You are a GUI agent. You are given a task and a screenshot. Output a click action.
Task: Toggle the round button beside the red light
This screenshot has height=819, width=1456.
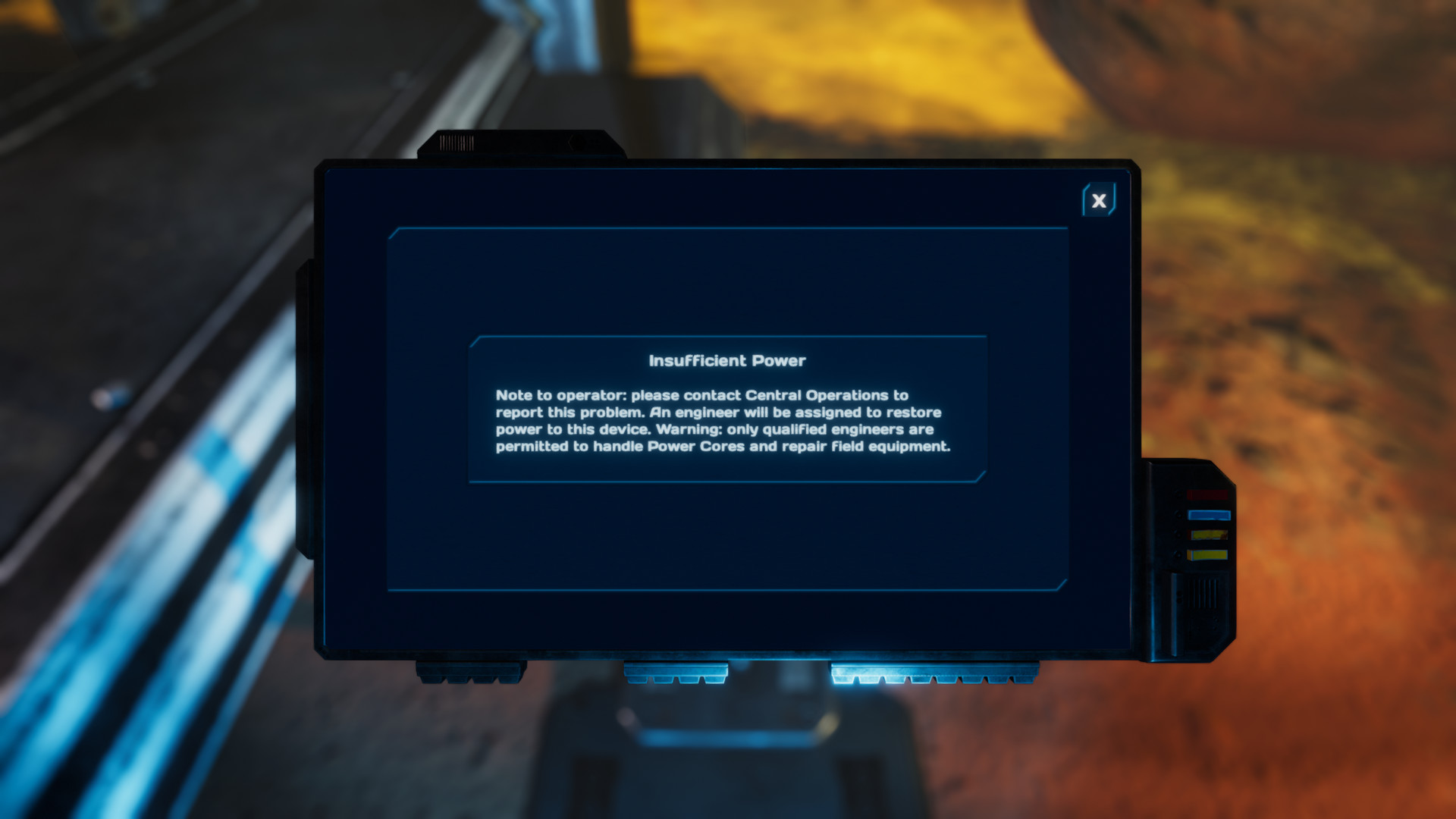1178,494
